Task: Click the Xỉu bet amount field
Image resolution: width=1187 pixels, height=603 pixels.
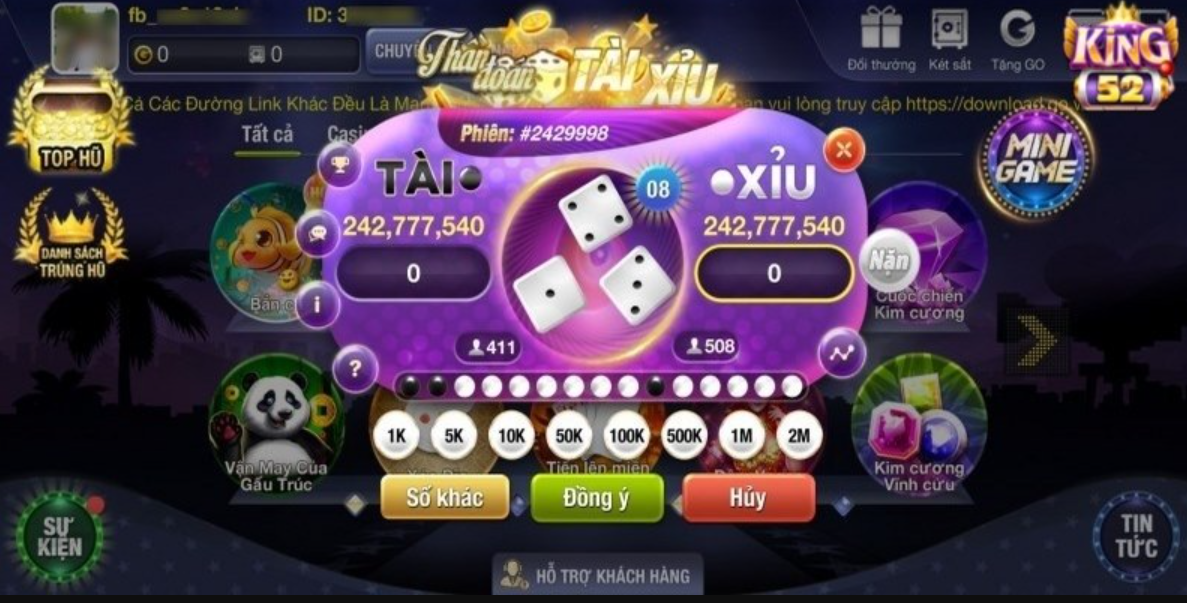Action: (774, 273)
